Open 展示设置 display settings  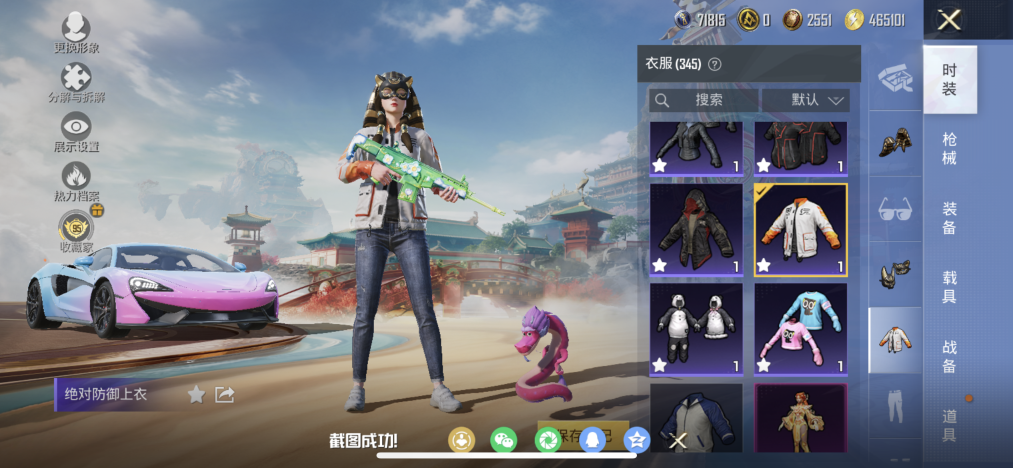point(76,131)
